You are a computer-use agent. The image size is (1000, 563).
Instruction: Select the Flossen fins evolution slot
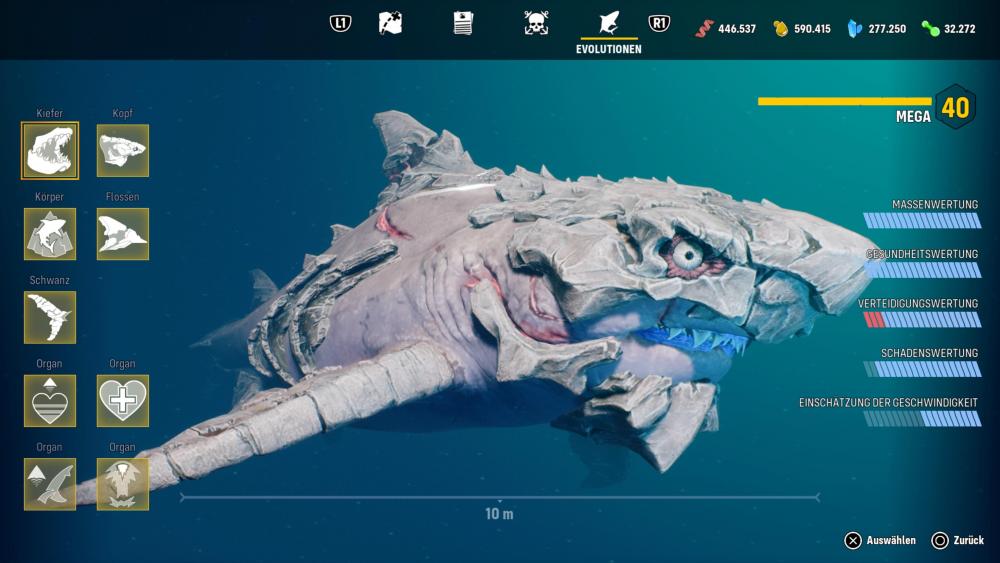(x=123, y=234)
